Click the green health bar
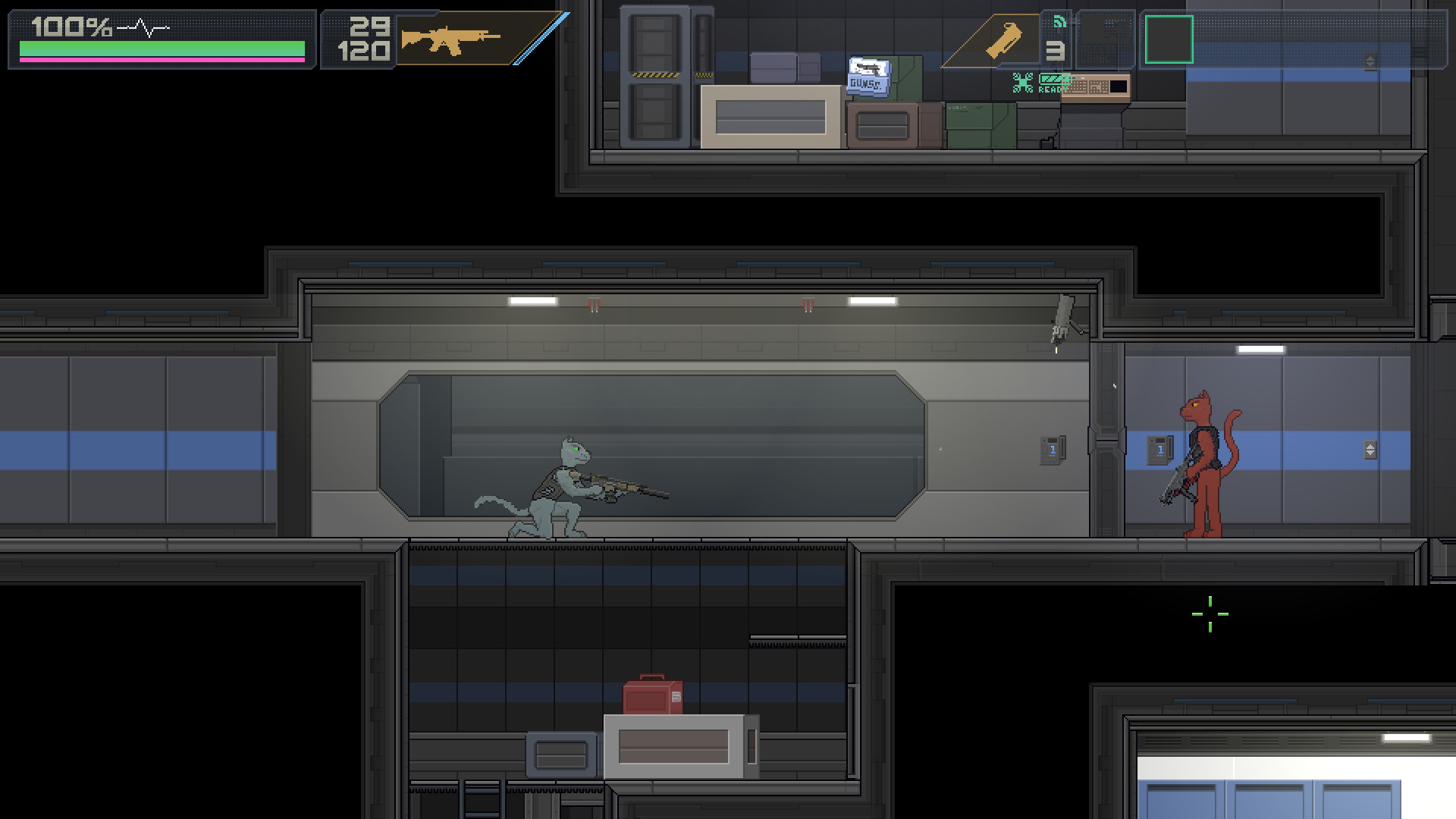 [159, 48]
